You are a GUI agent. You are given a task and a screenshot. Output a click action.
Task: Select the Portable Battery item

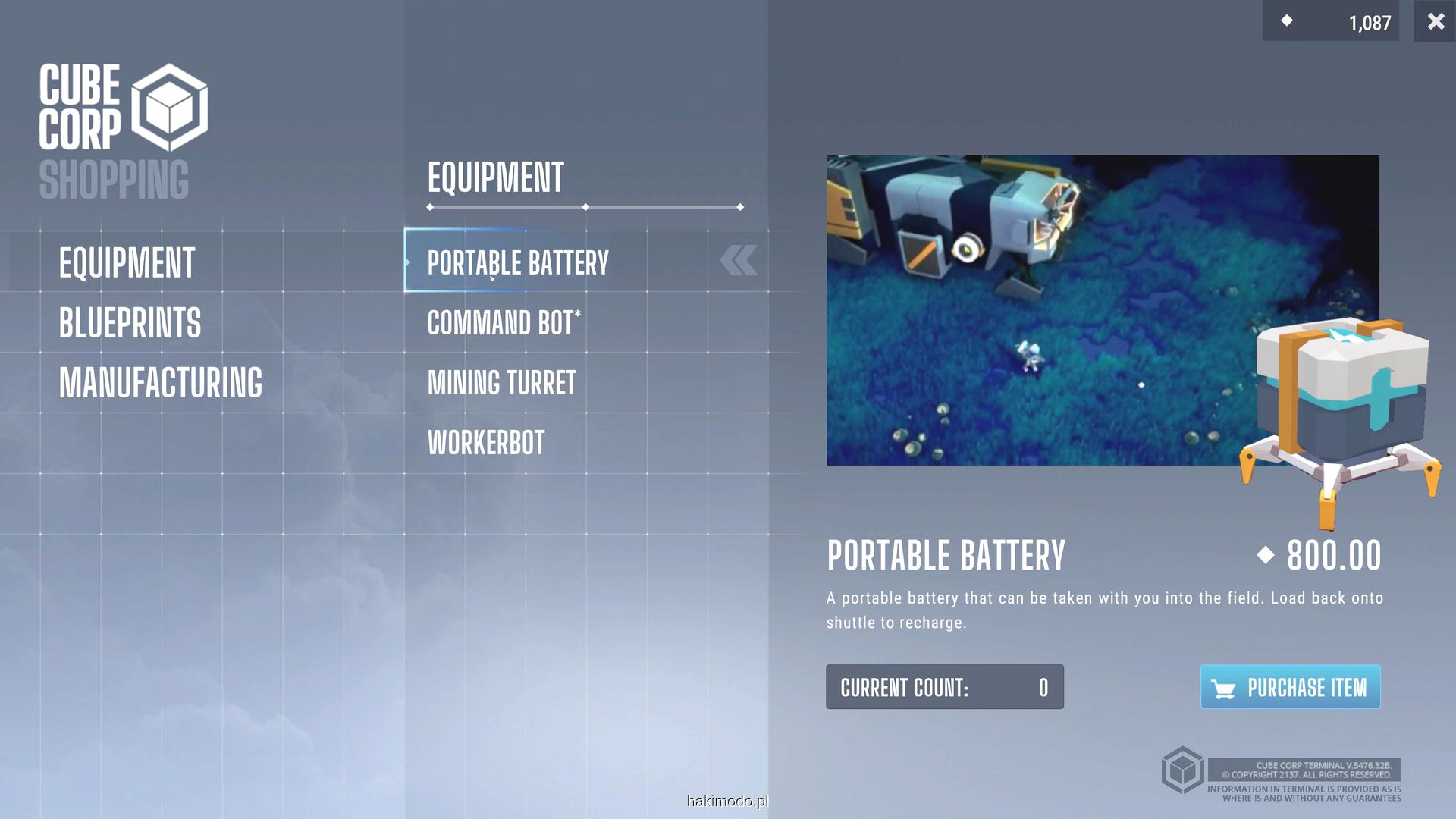click(x=518, y=263)
